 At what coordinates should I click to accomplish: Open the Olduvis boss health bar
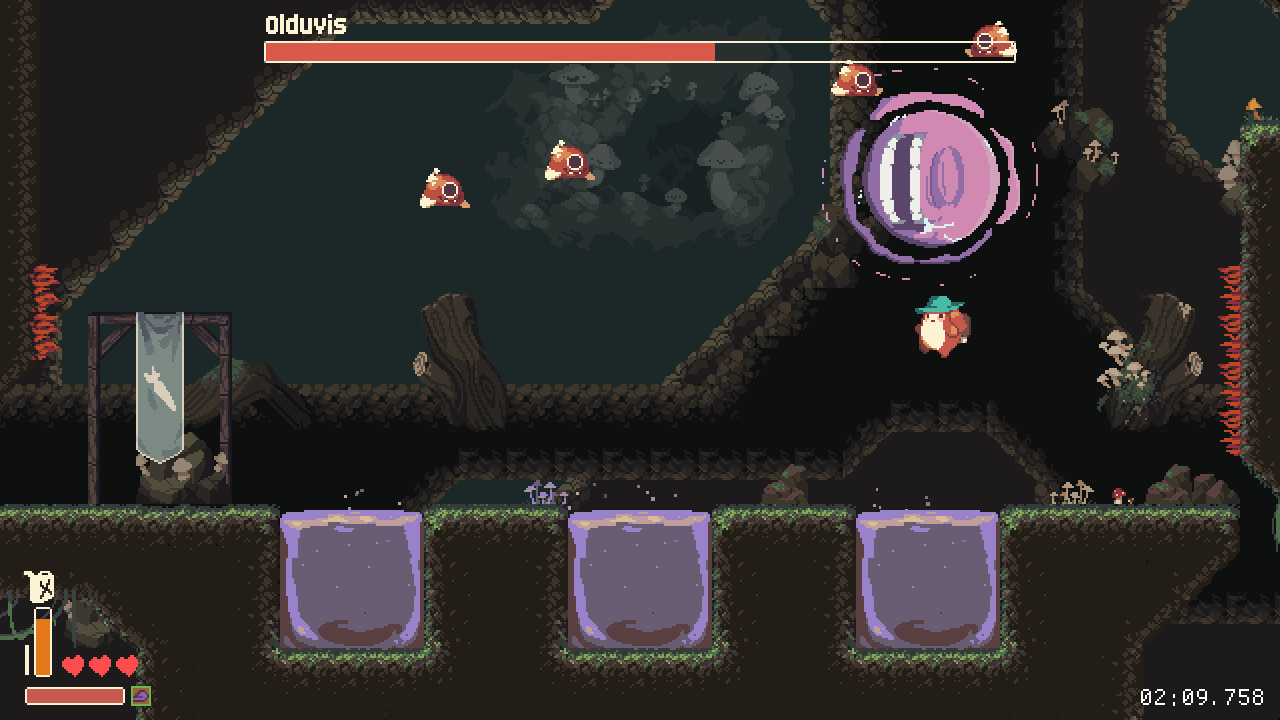[x=640, y=52]
